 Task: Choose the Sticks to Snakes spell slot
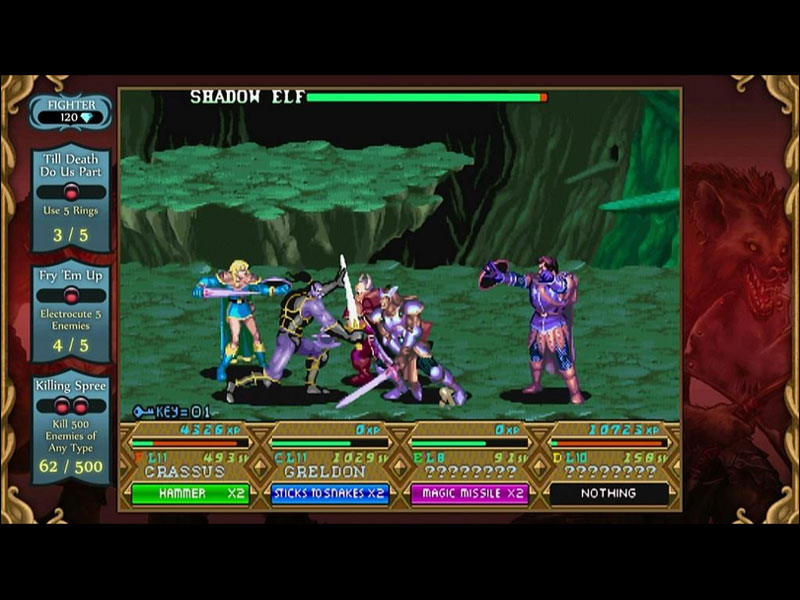(x=329, y=493)
